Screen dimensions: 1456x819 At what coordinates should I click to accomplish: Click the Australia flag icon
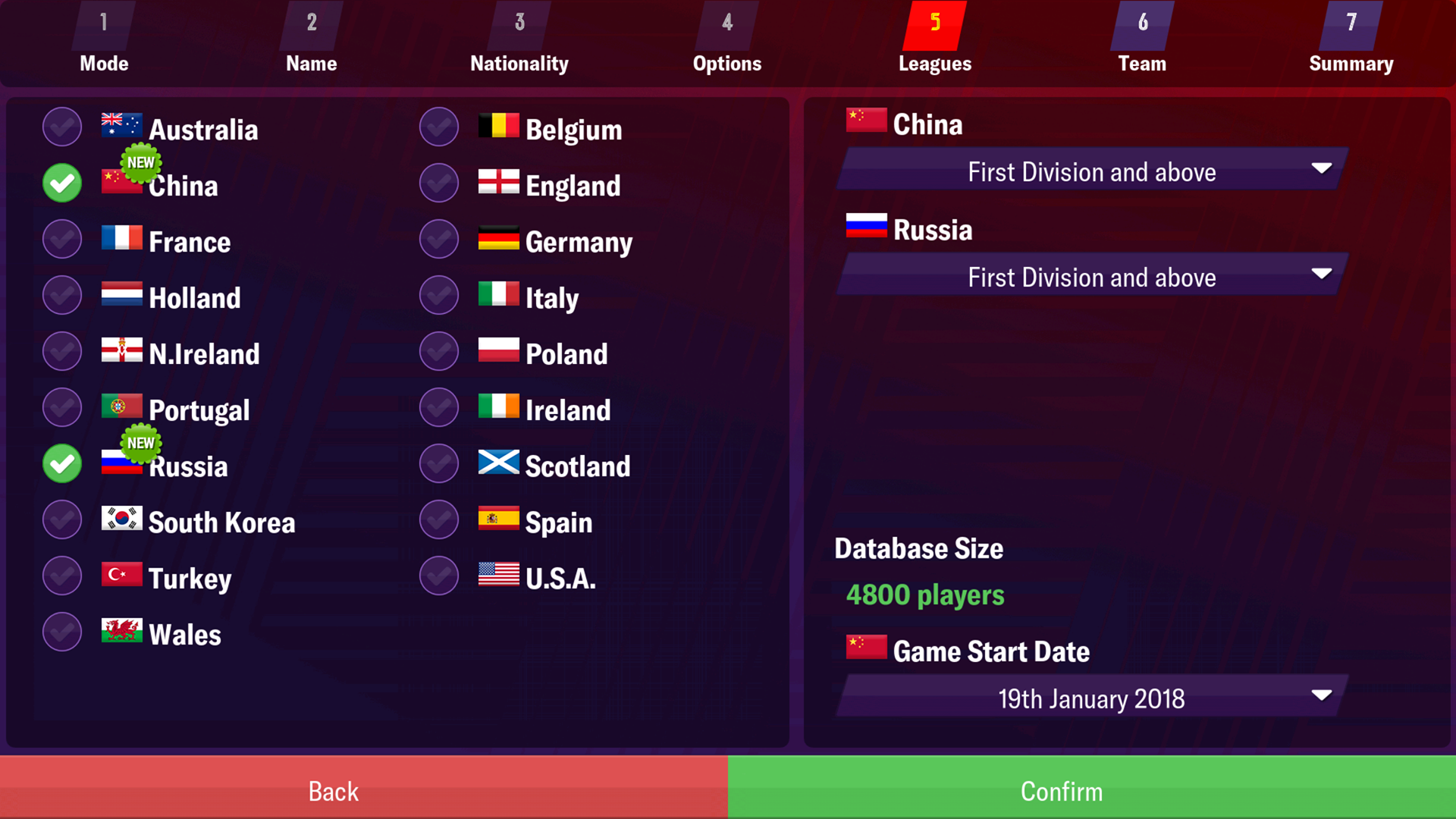coord(121,127)
